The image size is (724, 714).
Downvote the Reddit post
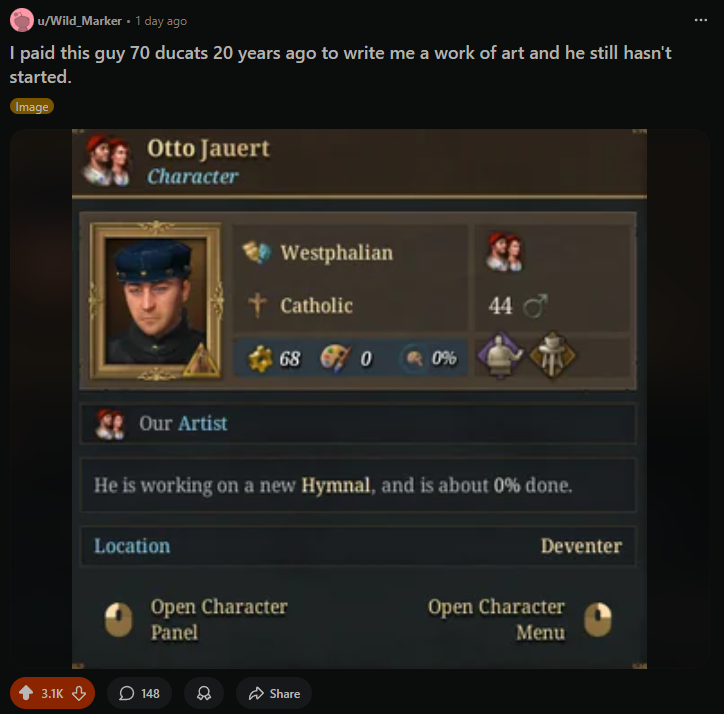[81, 693]
